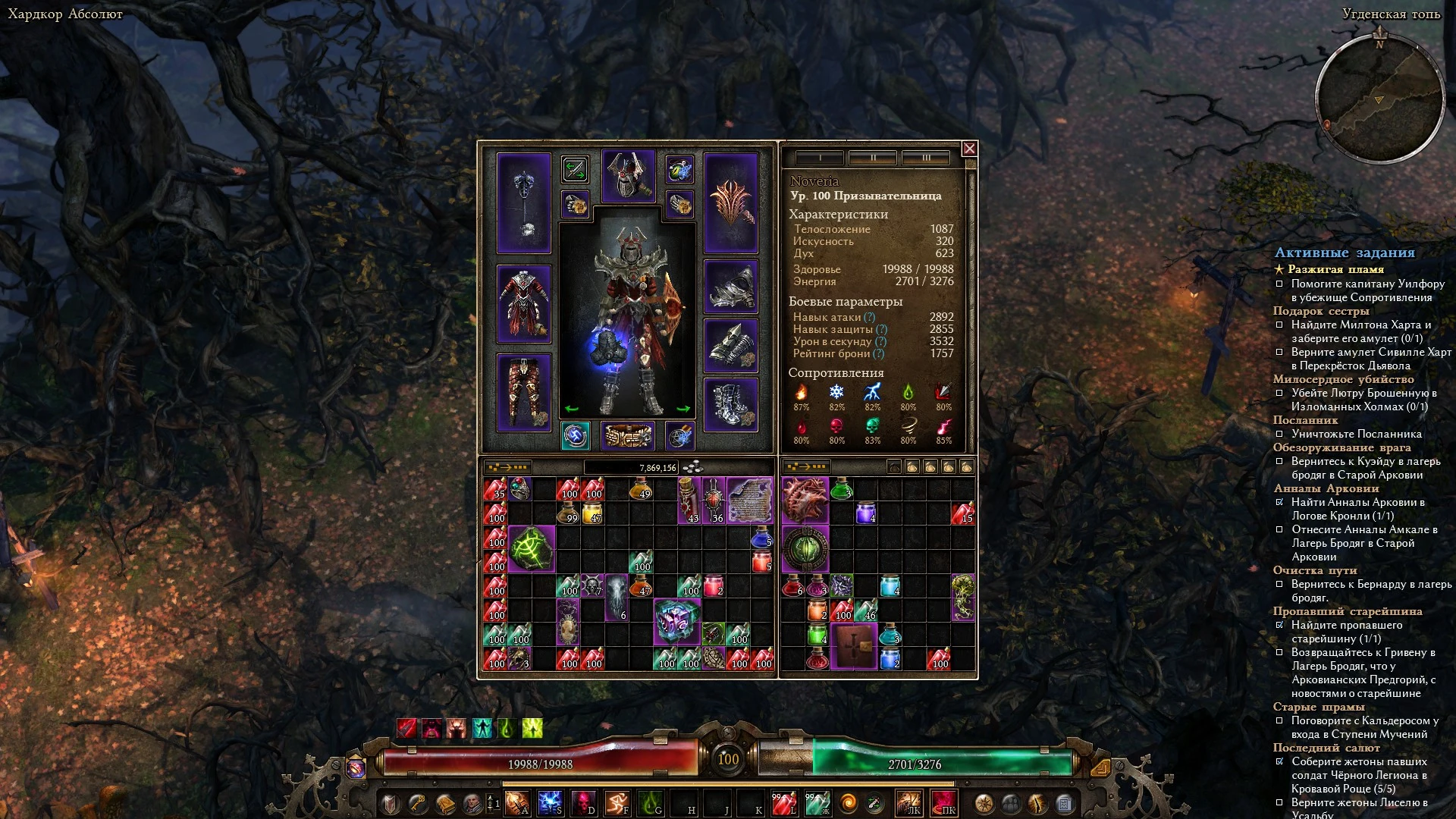The image size is (1456, 819).
Task: Switch to character stats tab III
Action: coord(925,158)
